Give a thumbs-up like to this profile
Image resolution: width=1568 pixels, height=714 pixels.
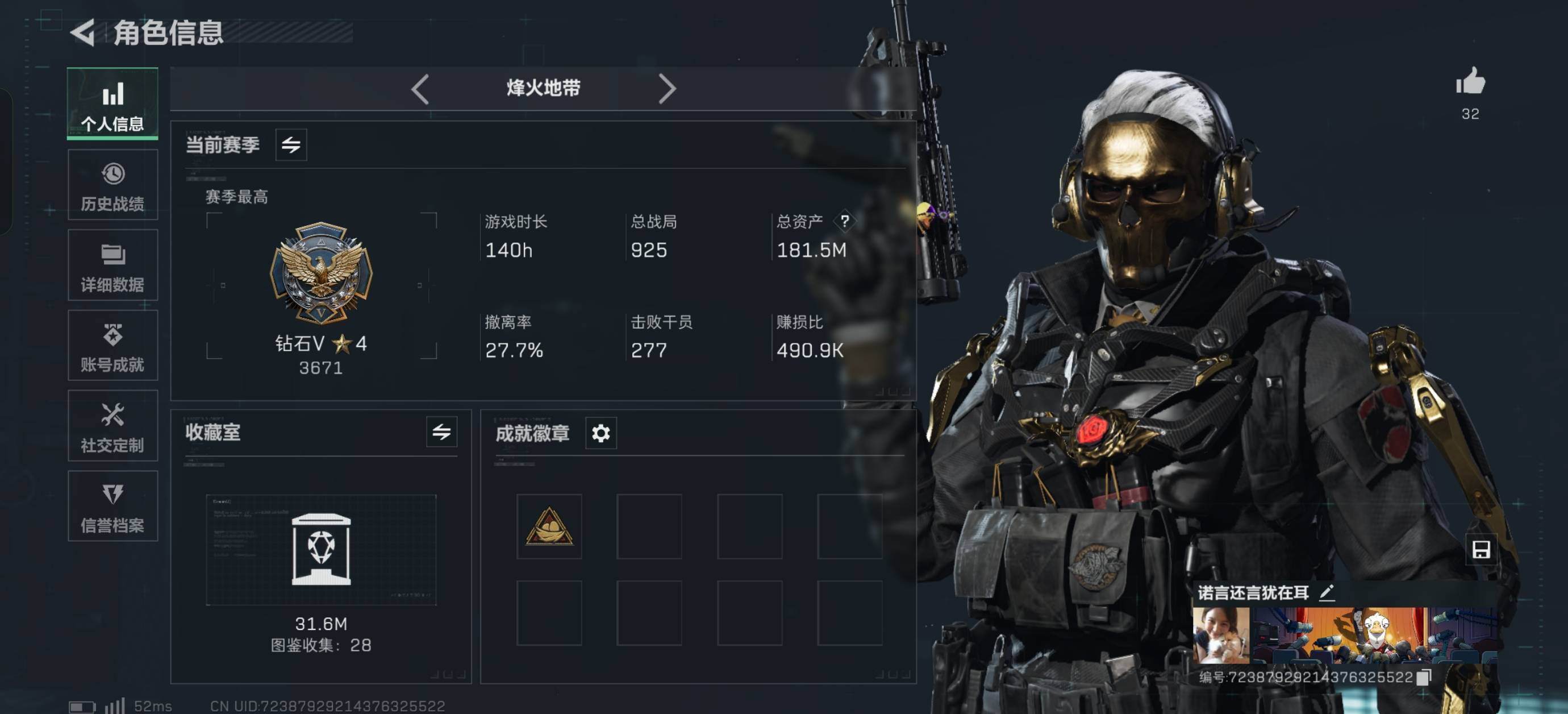[x=1470, y=82]
